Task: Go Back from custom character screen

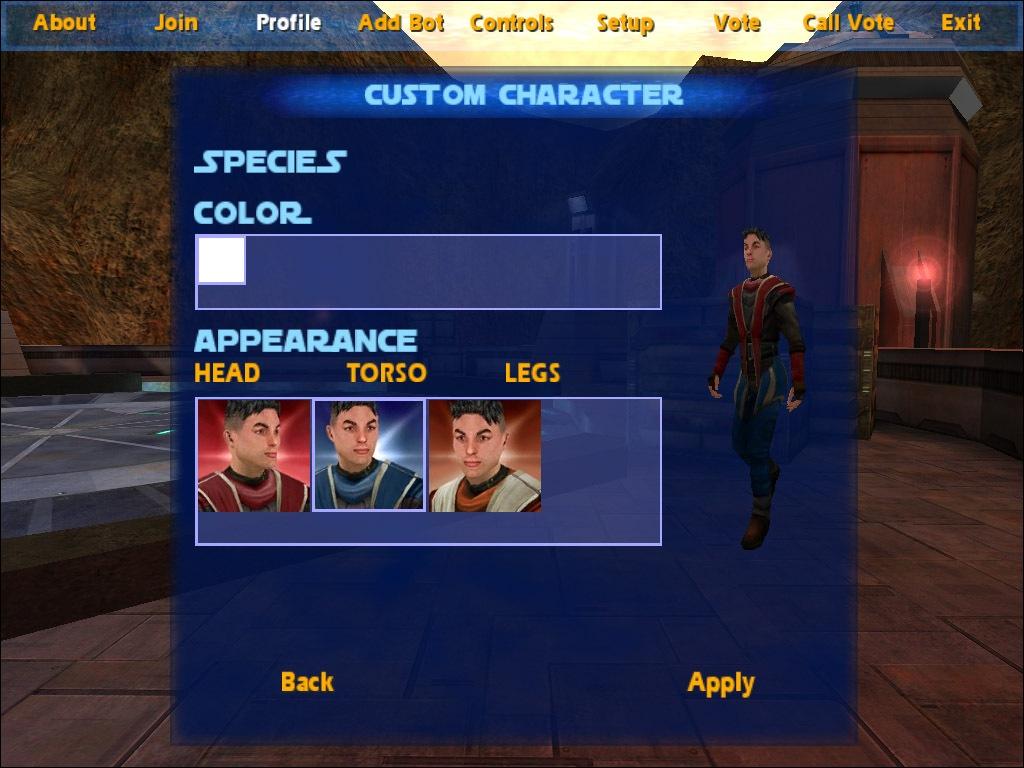Action: tap(307, 682)
